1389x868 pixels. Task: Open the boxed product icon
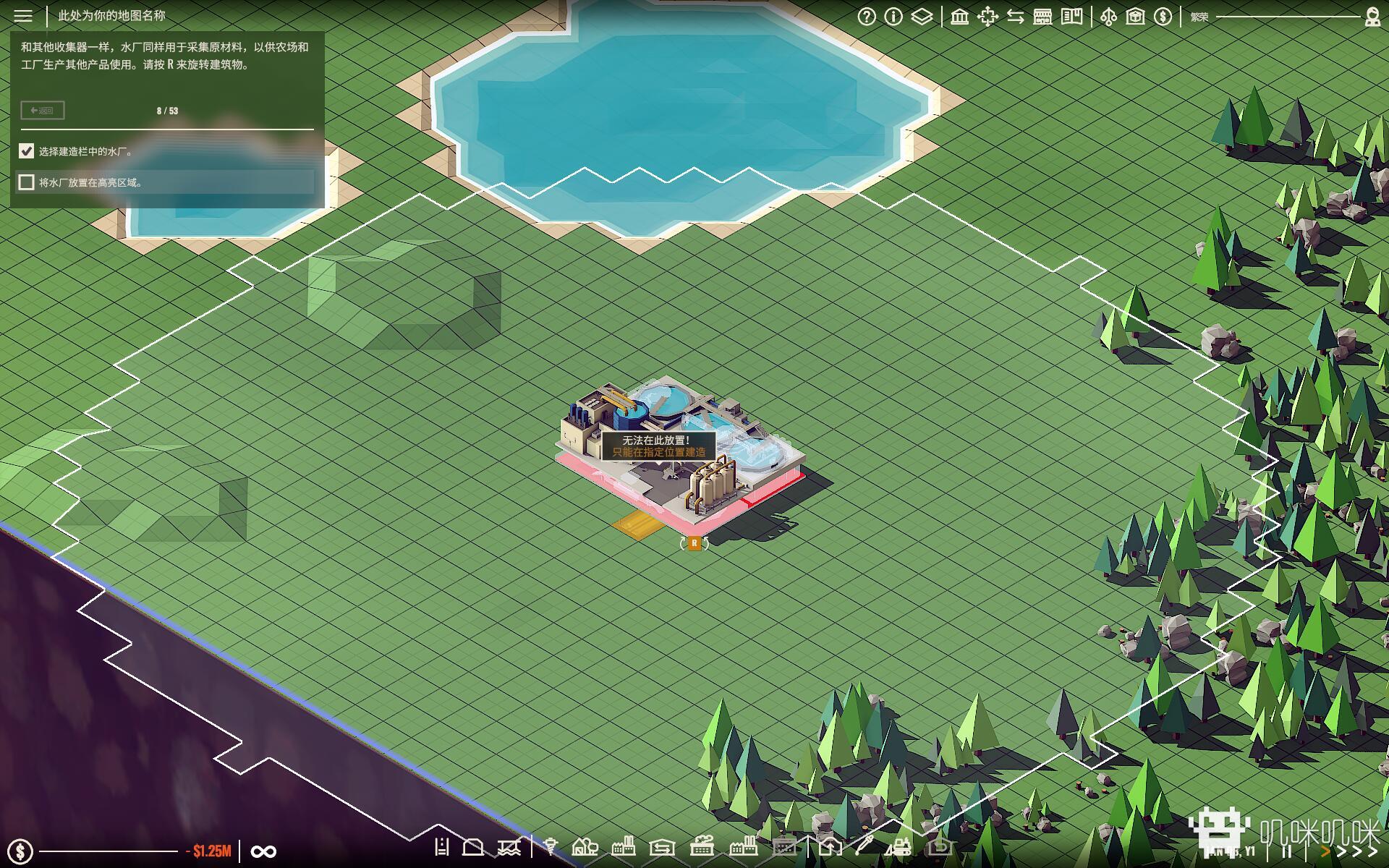coord(1135,17)
